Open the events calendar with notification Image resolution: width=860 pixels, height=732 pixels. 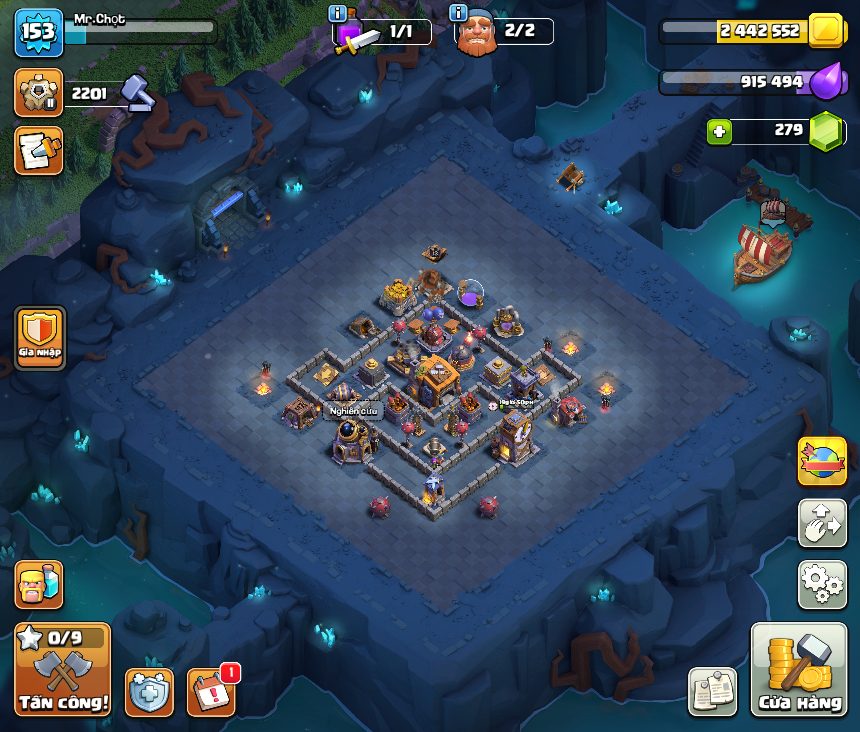click(x=212, y=691)
